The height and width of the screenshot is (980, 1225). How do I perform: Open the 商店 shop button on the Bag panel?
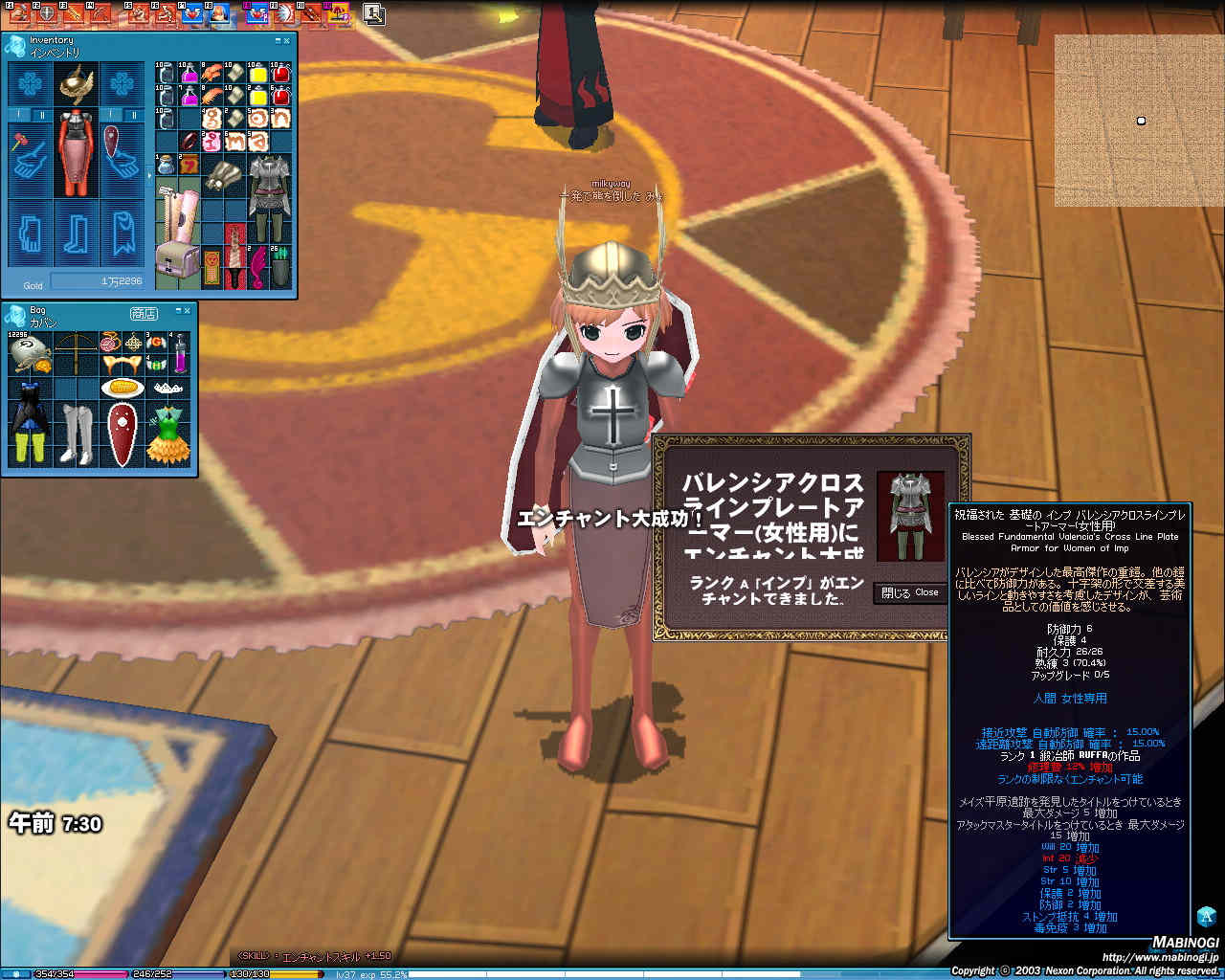point(145,315)
